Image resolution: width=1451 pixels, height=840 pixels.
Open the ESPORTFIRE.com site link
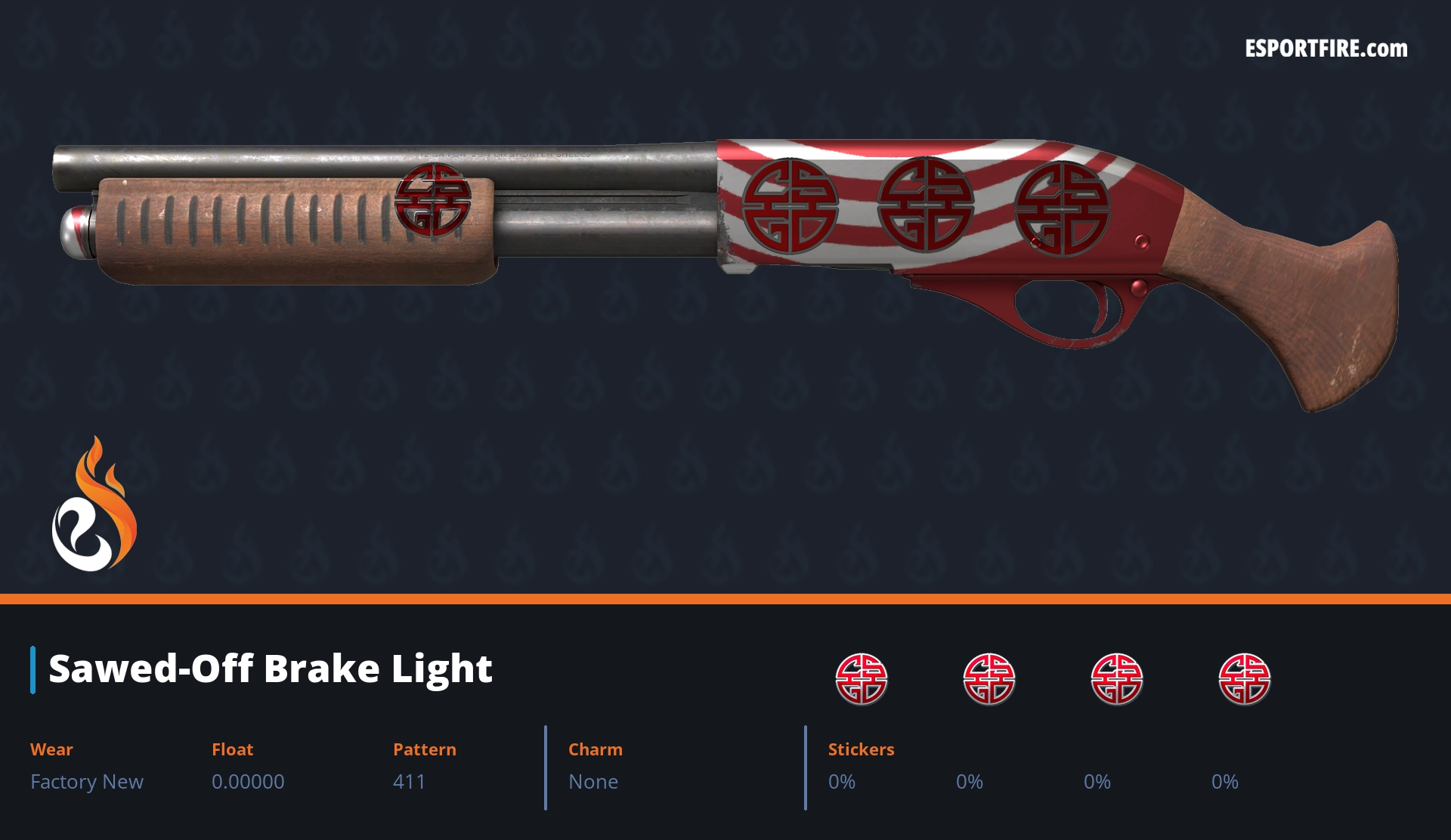[x=1326, y=49]
